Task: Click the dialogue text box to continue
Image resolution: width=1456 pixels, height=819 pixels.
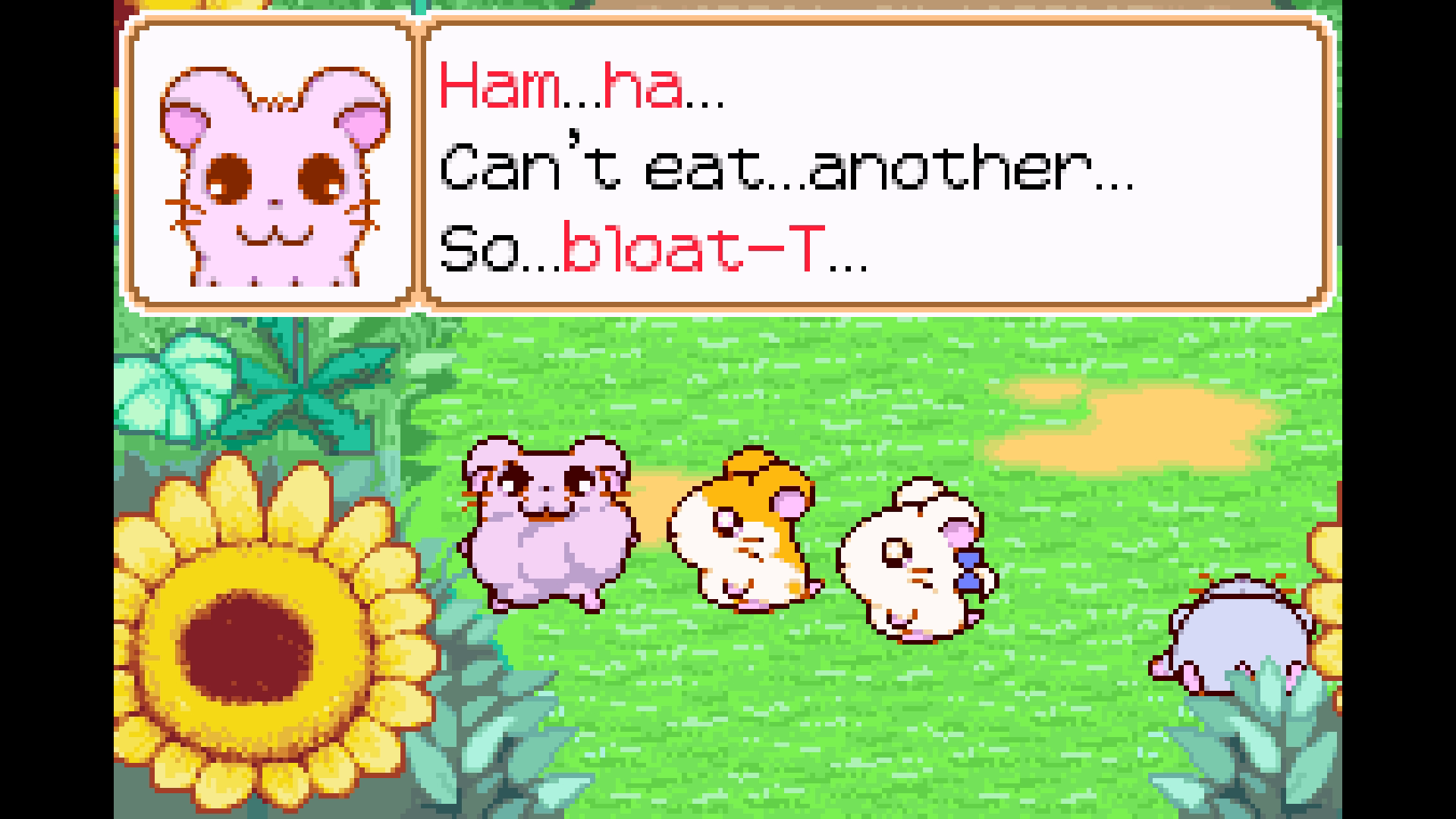Action: (876, 167)
